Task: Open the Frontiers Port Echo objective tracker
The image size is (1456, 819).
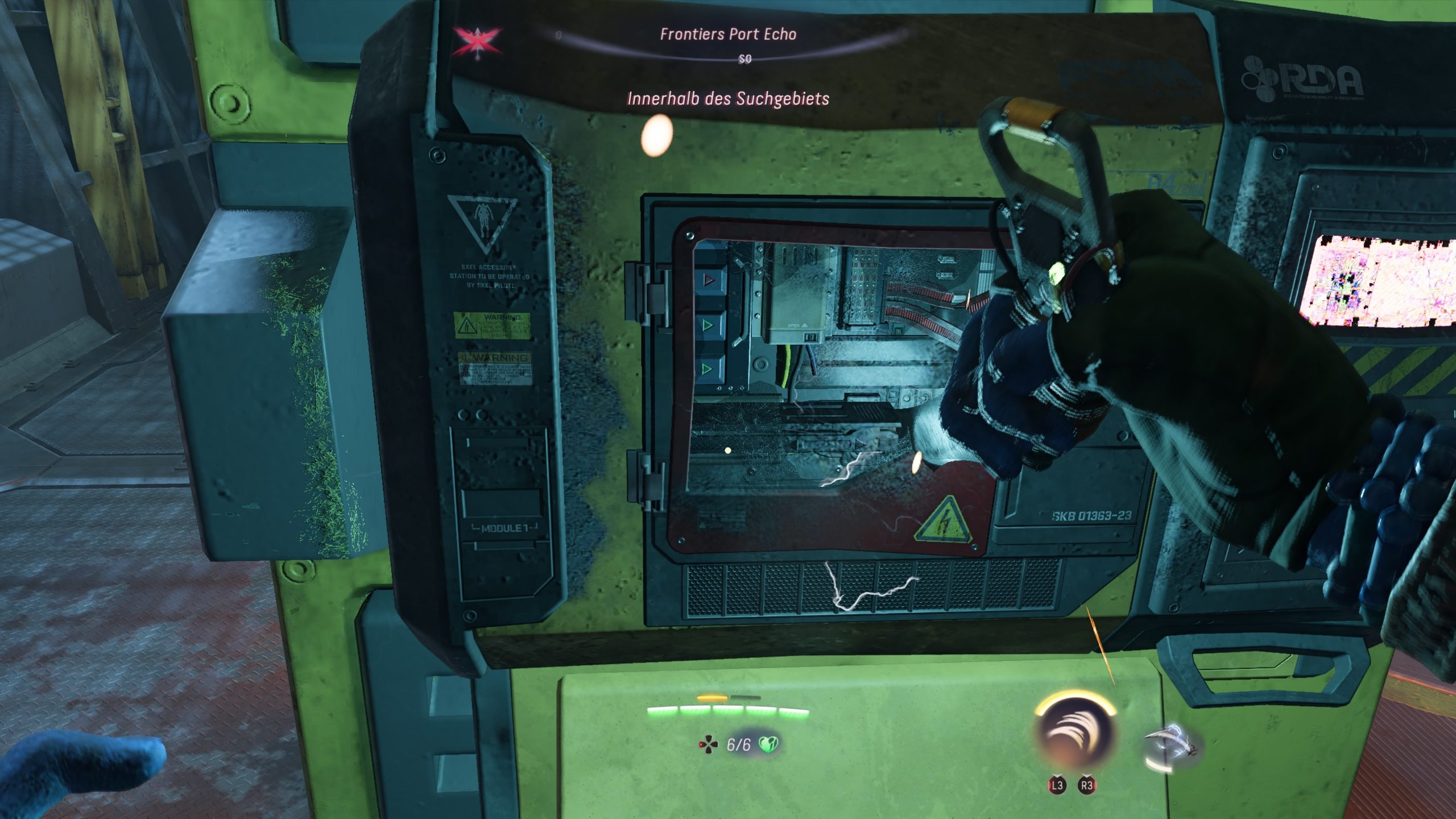Action: [x=727, y=35]
